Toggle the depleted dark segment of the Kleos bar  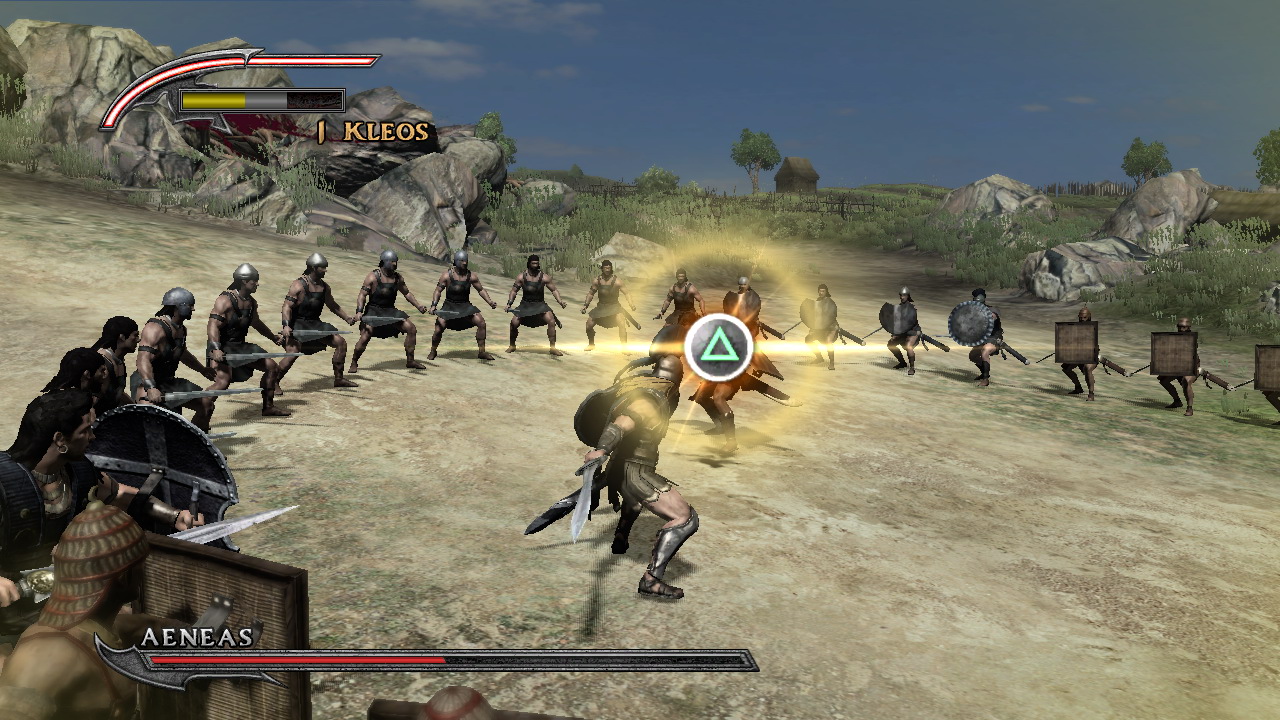pos(314,100)
